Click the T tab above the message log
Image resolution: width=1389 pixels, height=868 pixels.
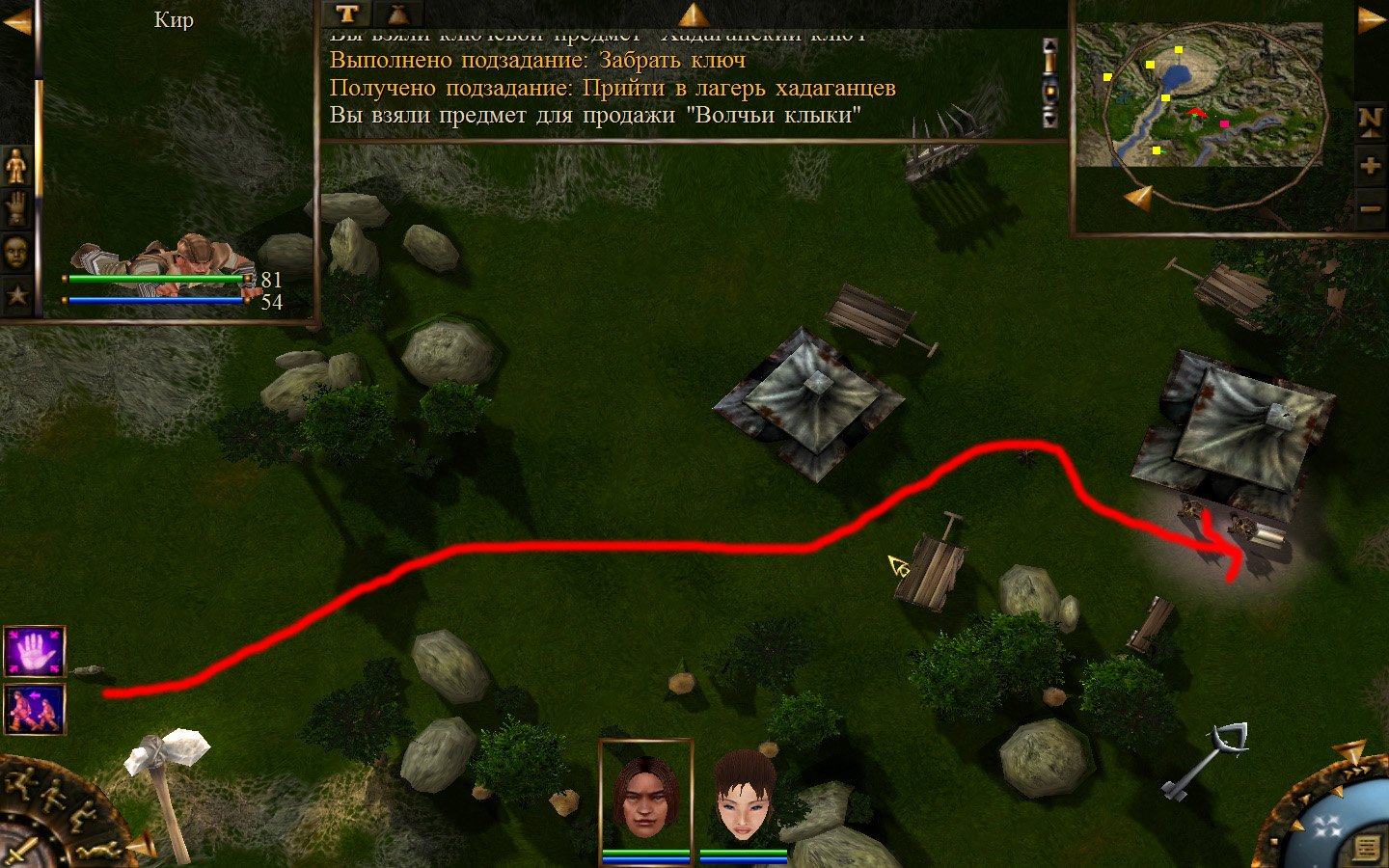pos(347,14)
